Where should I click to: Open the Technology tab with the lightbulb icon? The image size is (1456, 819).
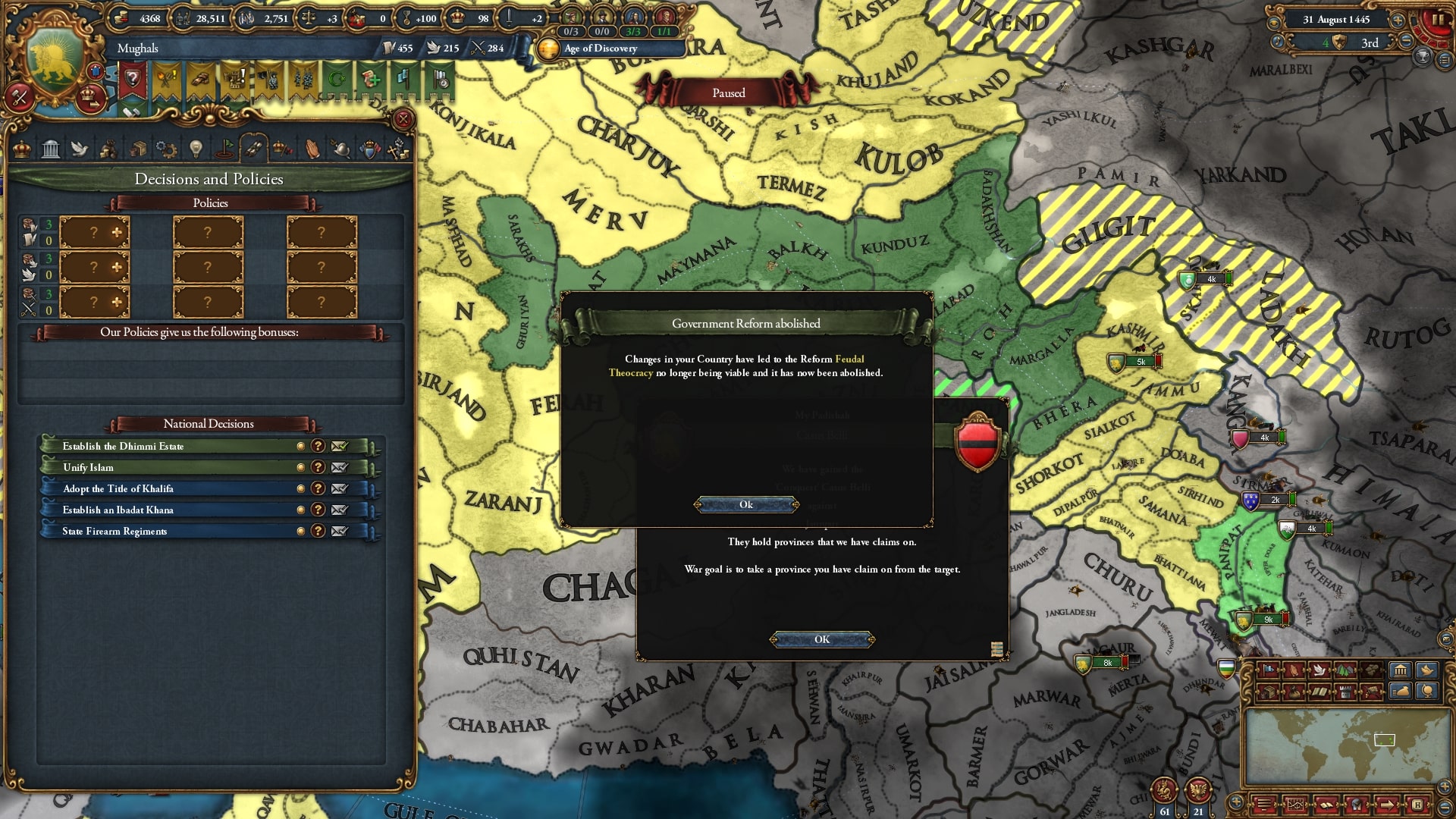point(196,148)
